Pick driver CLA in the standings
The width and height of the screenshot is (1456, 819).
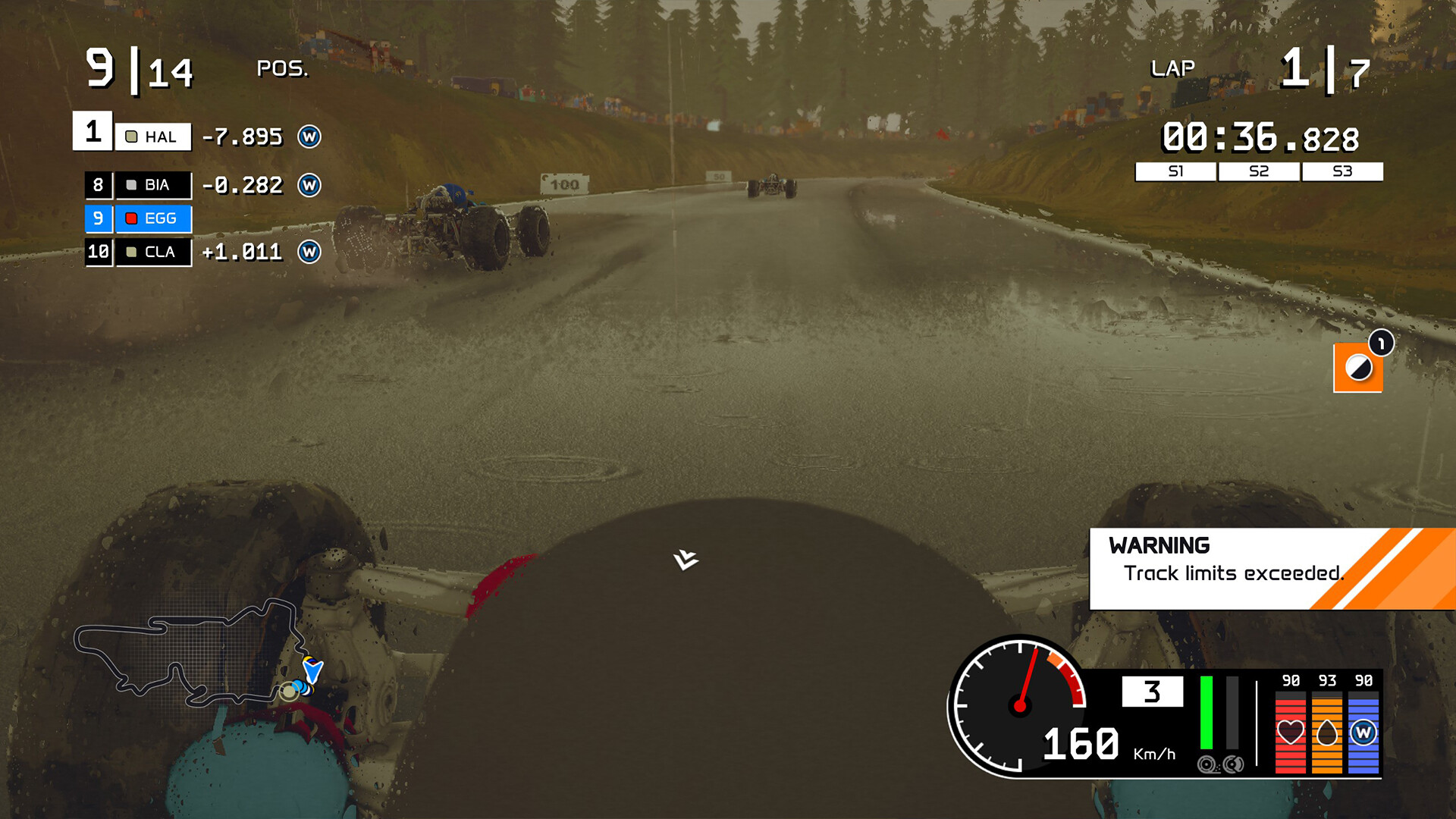point(152,252)
